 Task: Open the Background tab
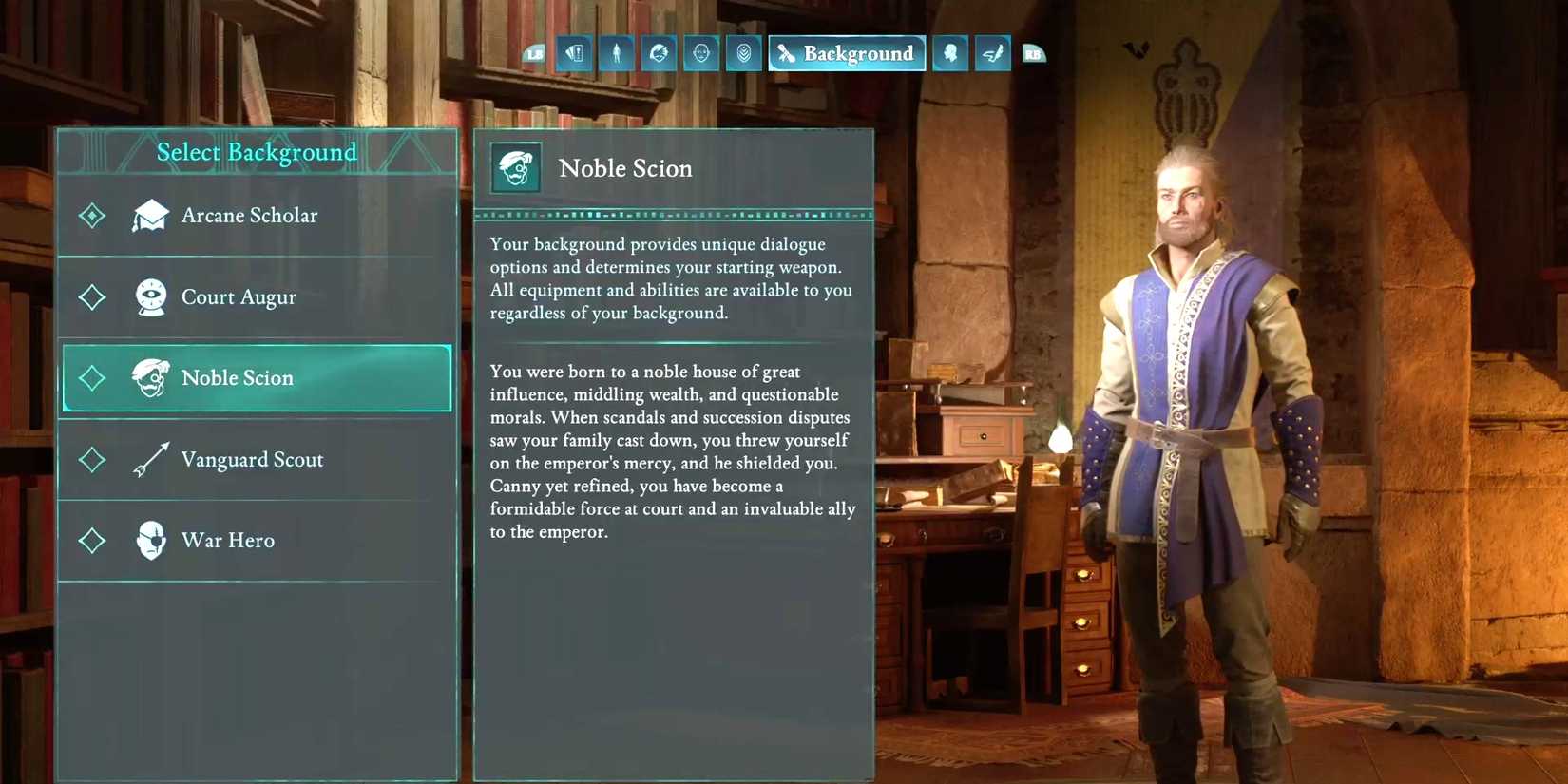[x=847, y=54]
